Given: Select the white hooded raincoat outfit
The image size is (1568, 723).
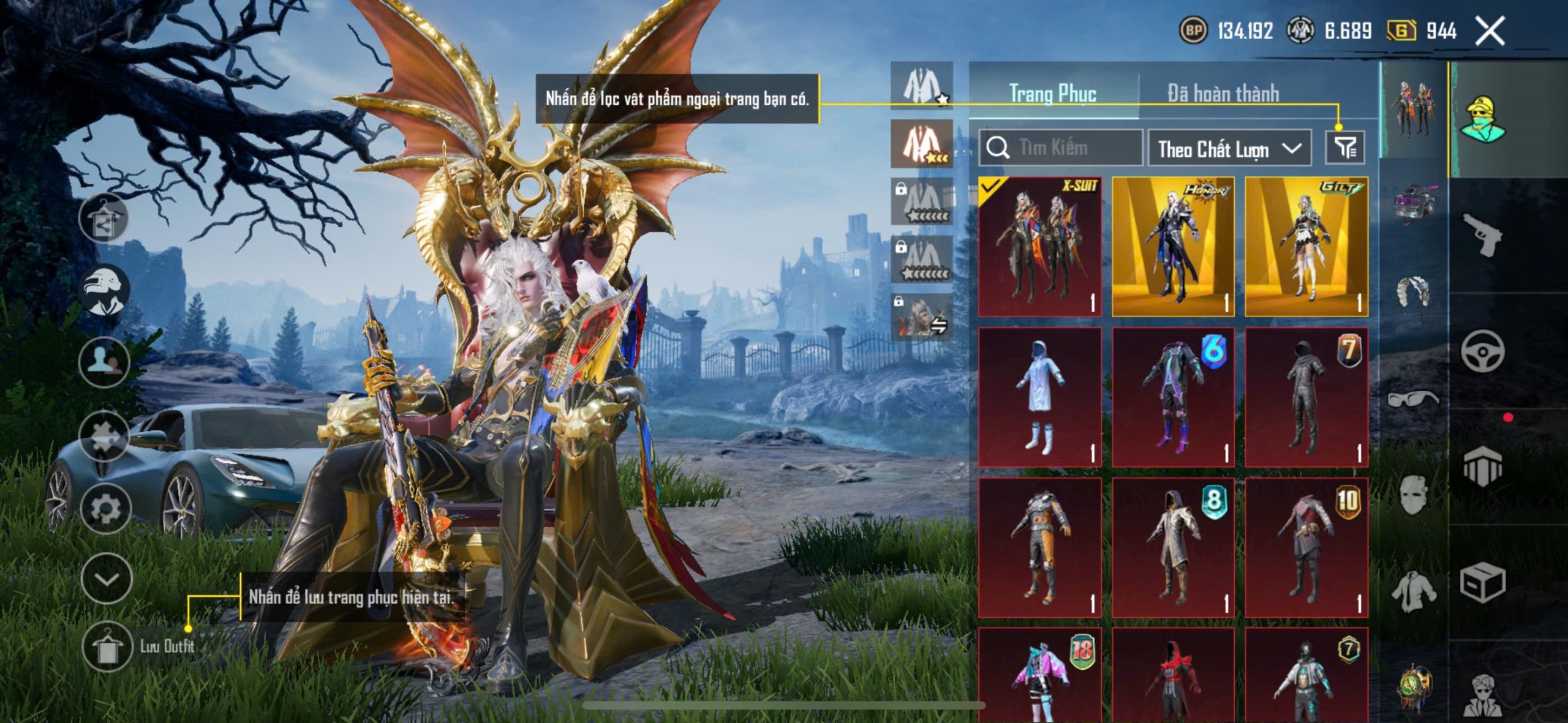Looking at the screenshot, I should tap(1039, 397).
